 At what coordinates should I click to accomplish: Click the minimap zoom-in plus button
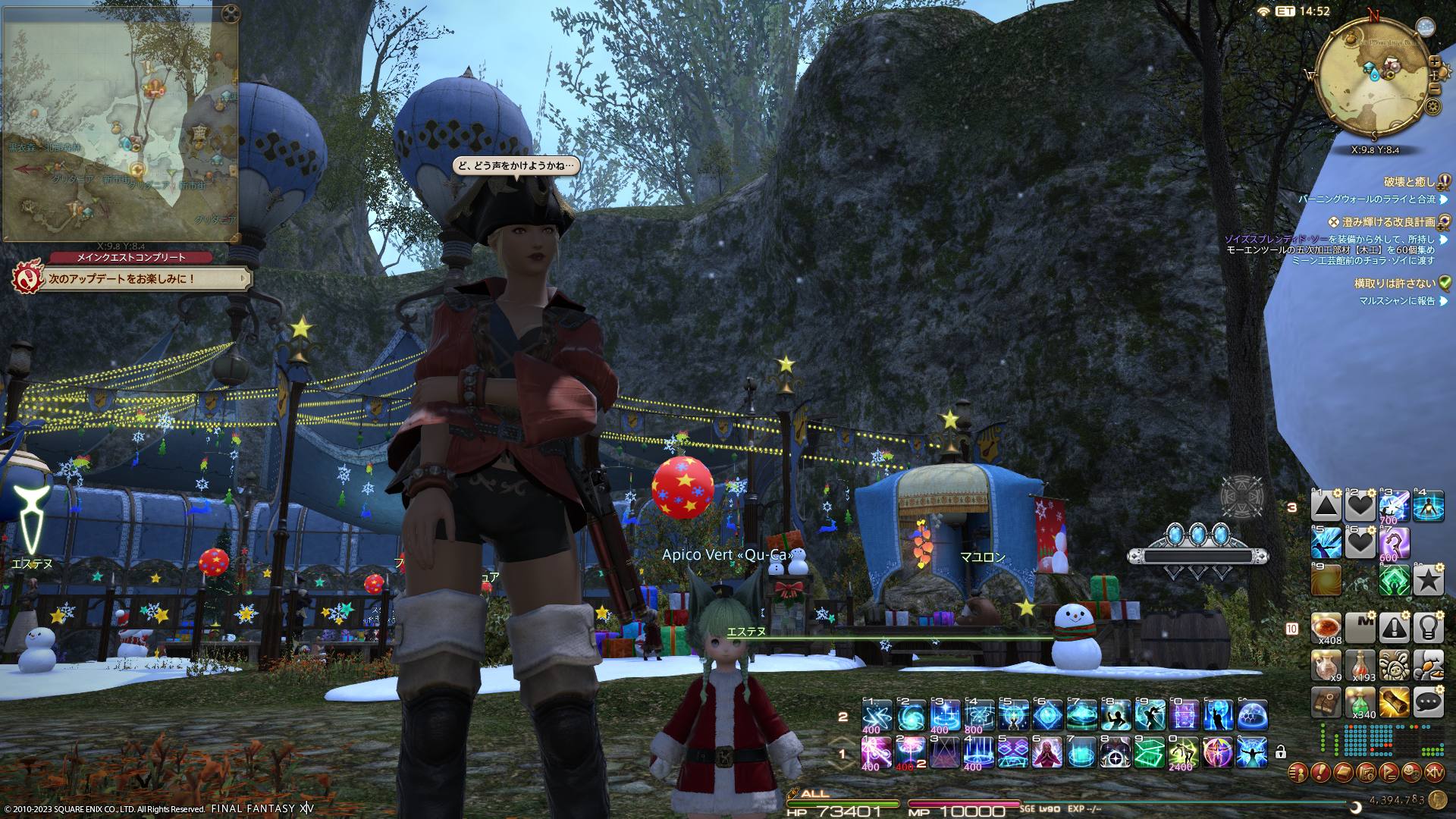(1434, 62)
